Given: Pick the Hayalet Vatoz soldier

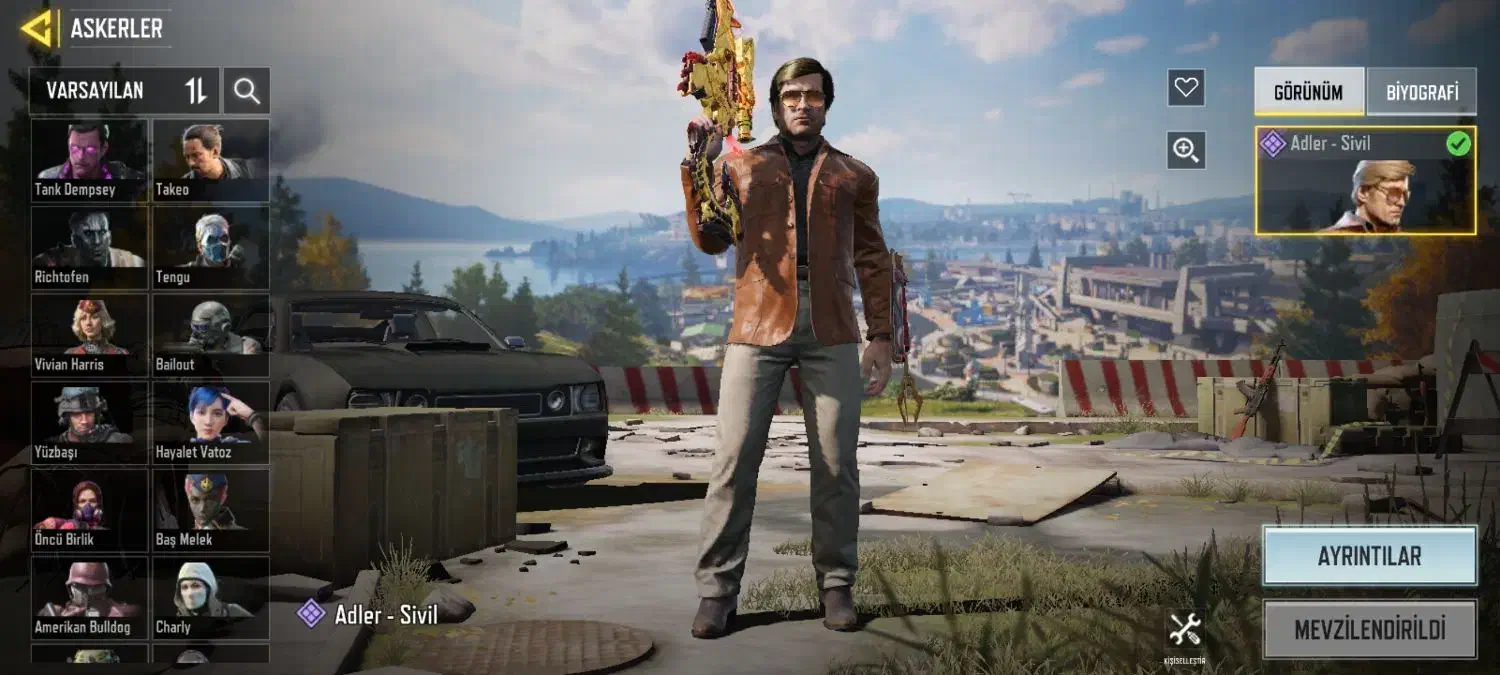Looking at the screenshot, I should click(211, 422).
